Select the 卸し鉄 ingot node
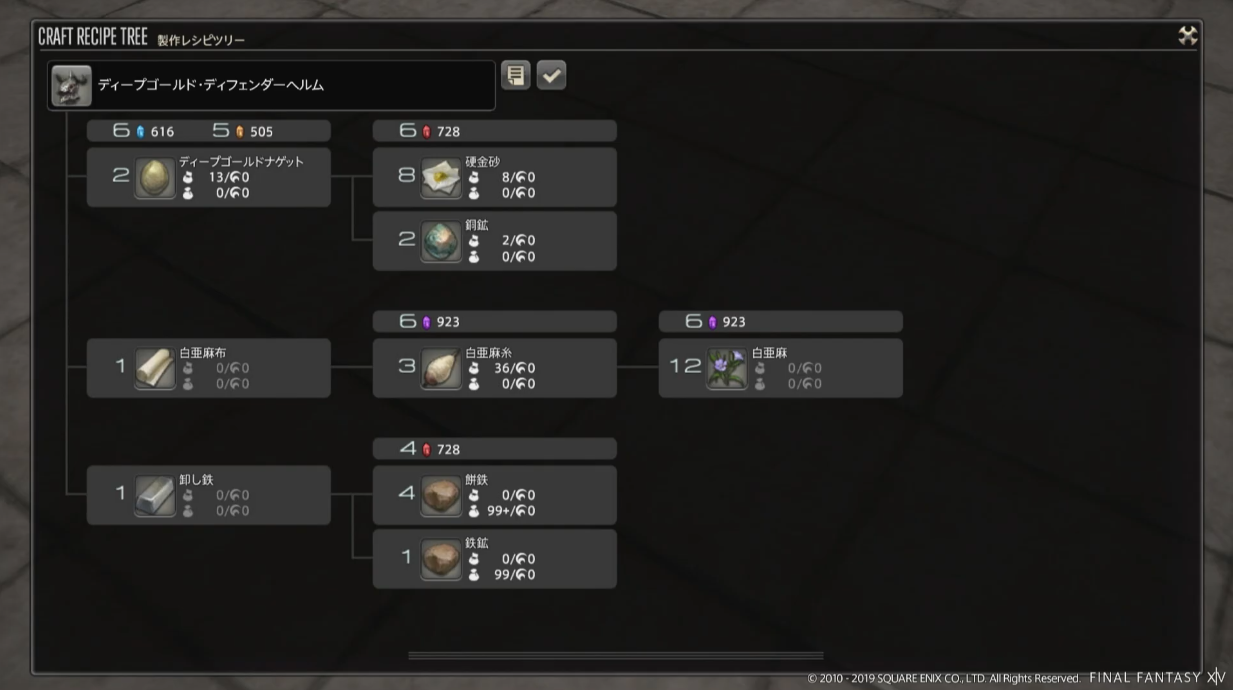 (x=208, y=495)
